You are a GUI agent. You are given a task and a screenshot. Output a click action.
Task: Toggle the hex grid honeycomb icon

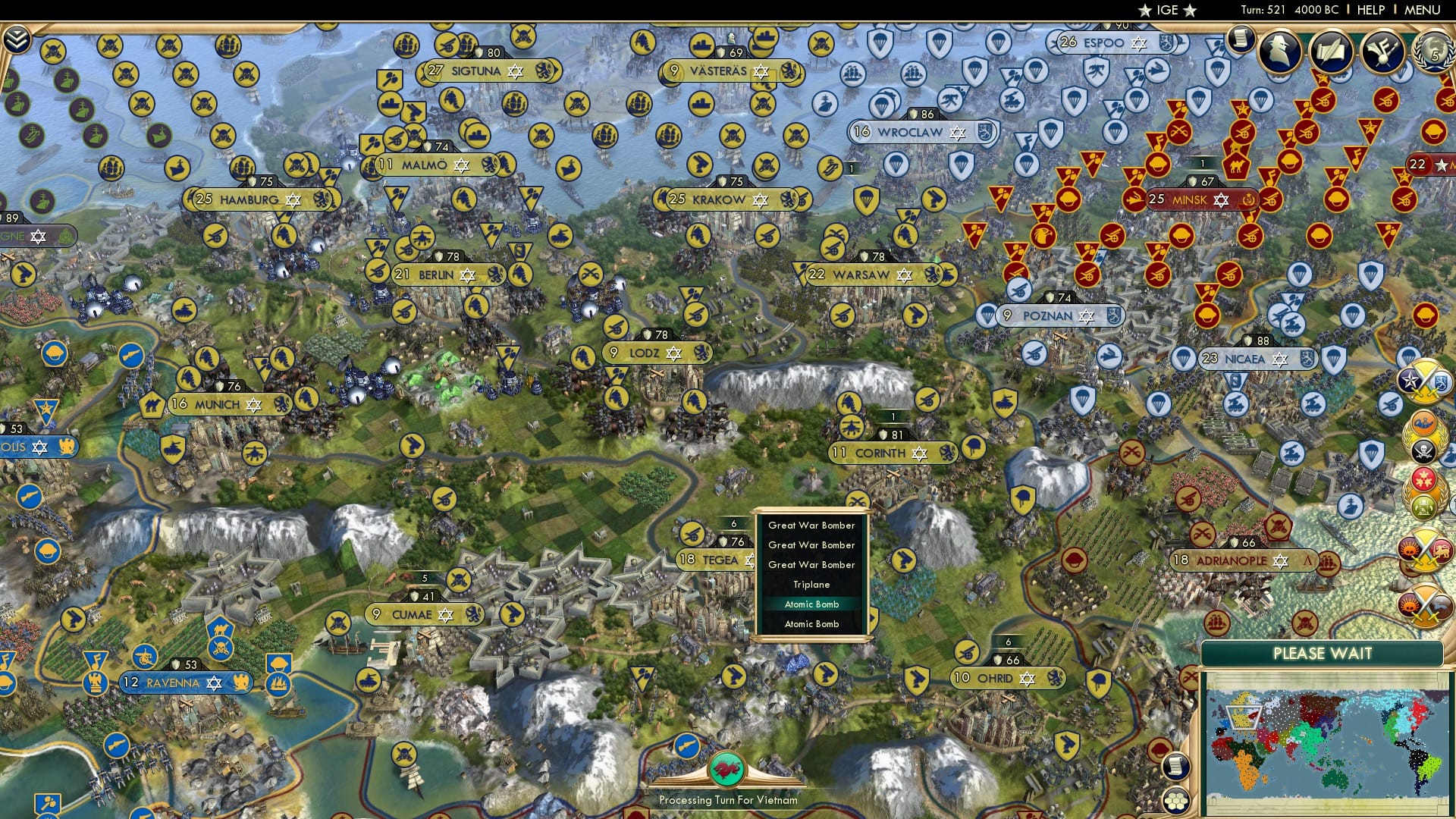click(x=1175, y=801)
